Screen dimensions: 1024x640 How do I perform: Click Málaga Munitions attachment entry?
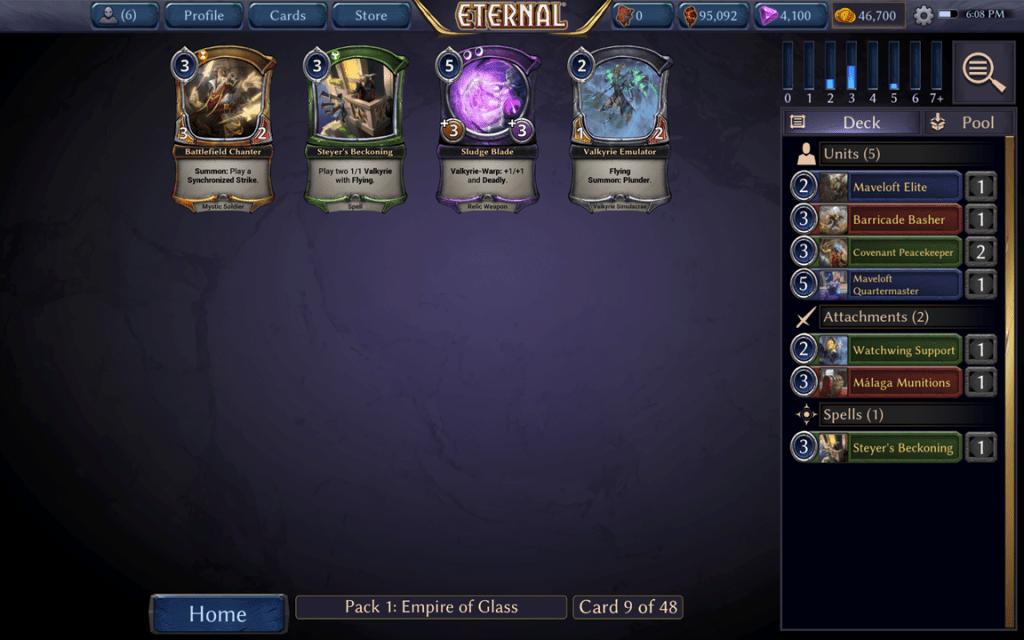(x=889, y=382)
